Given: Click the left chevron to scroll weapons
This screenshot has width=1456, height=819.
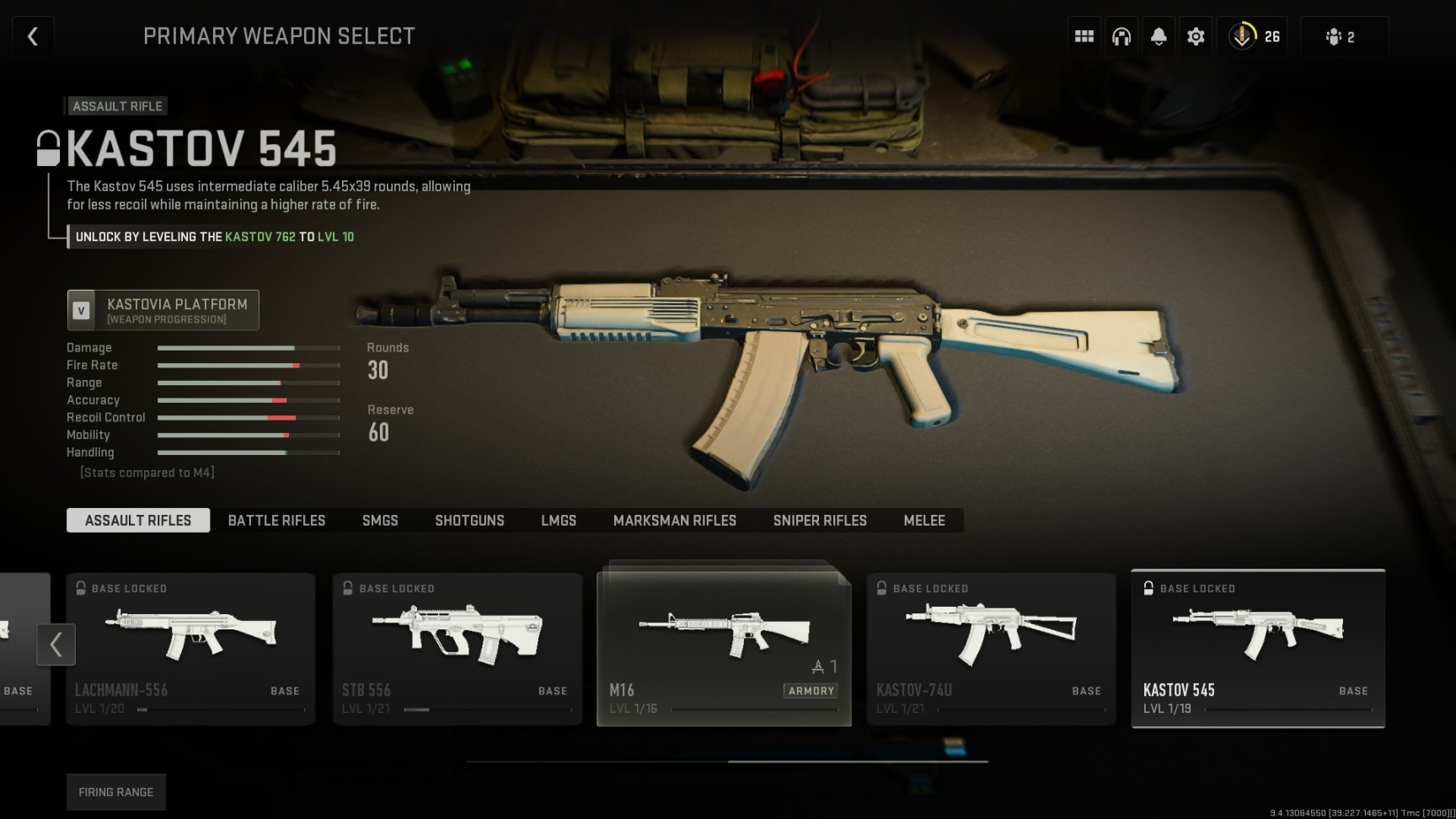Looking at the screenshot, I should point(56,645).
